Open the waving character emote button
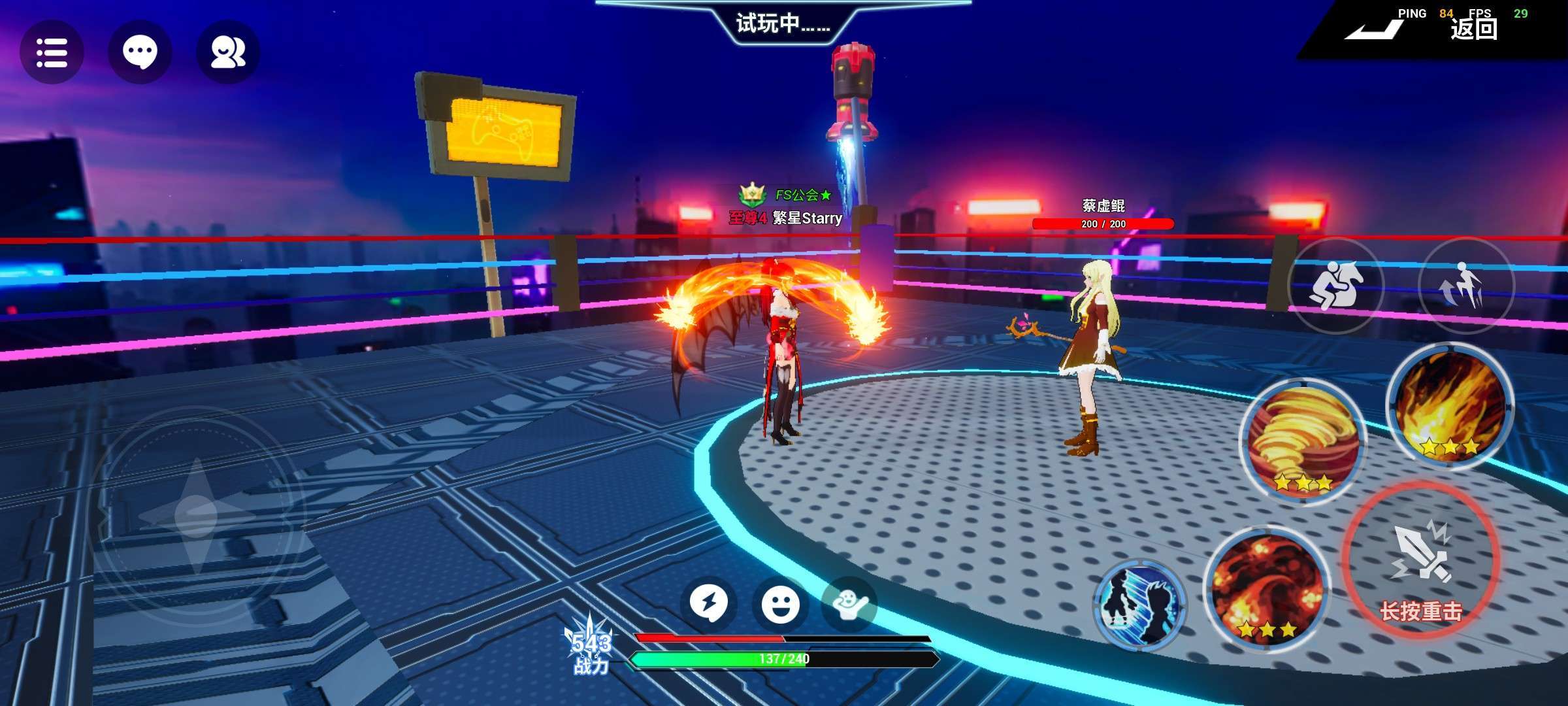Screen dimensions: 1568x706 (849, 603)
